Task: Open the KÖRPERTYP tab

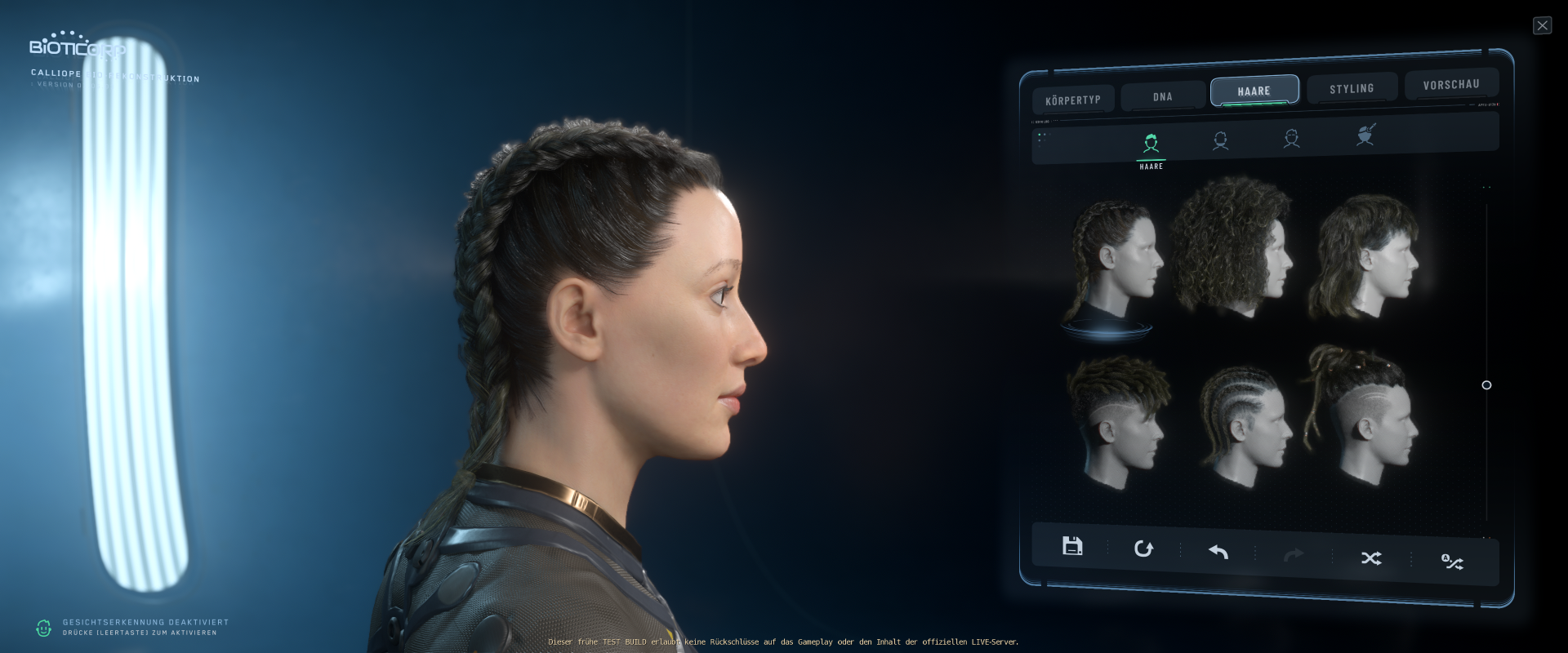Action: click(1074, 99)
